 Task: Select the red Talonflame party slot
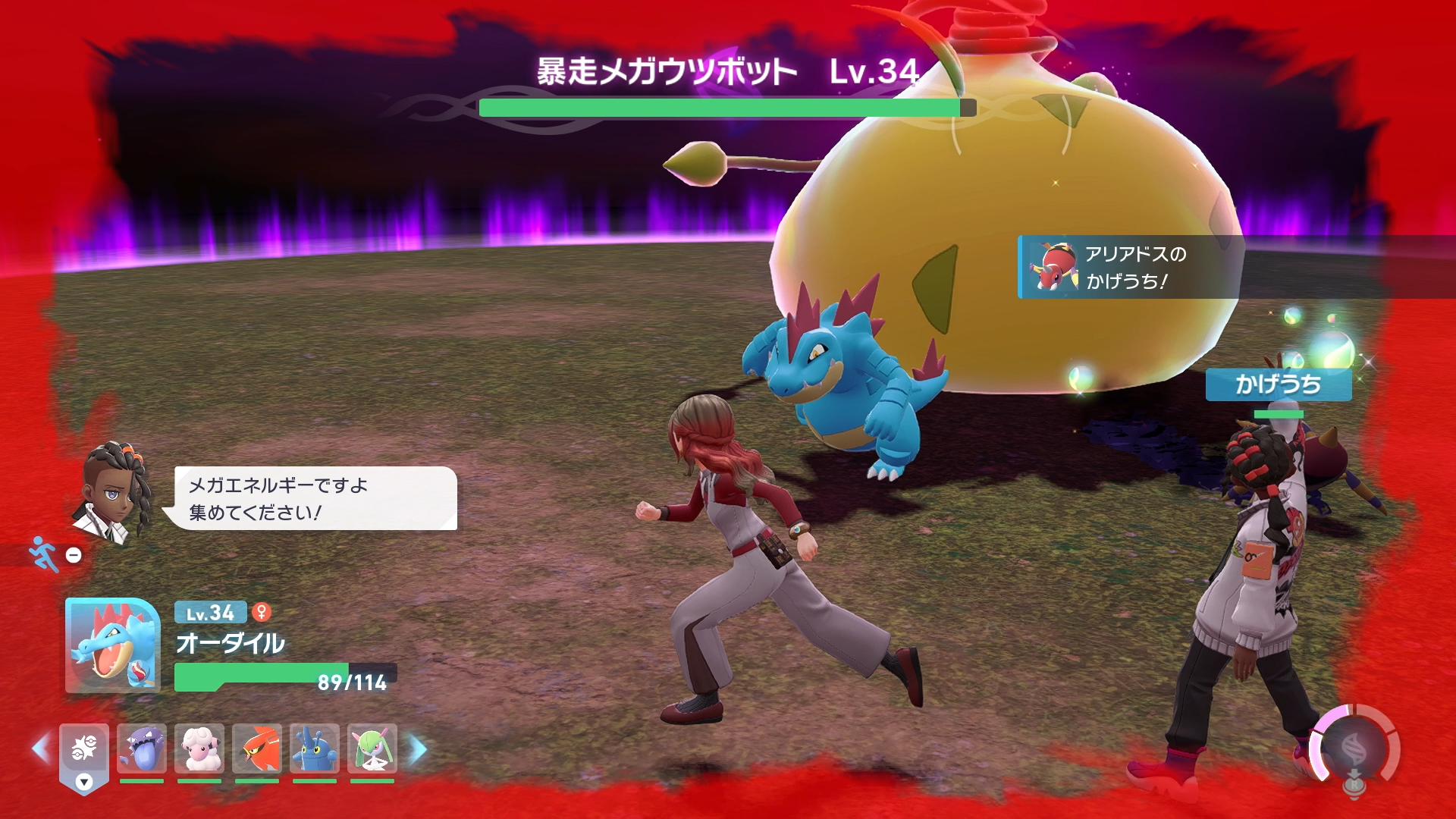click(257, 748)
